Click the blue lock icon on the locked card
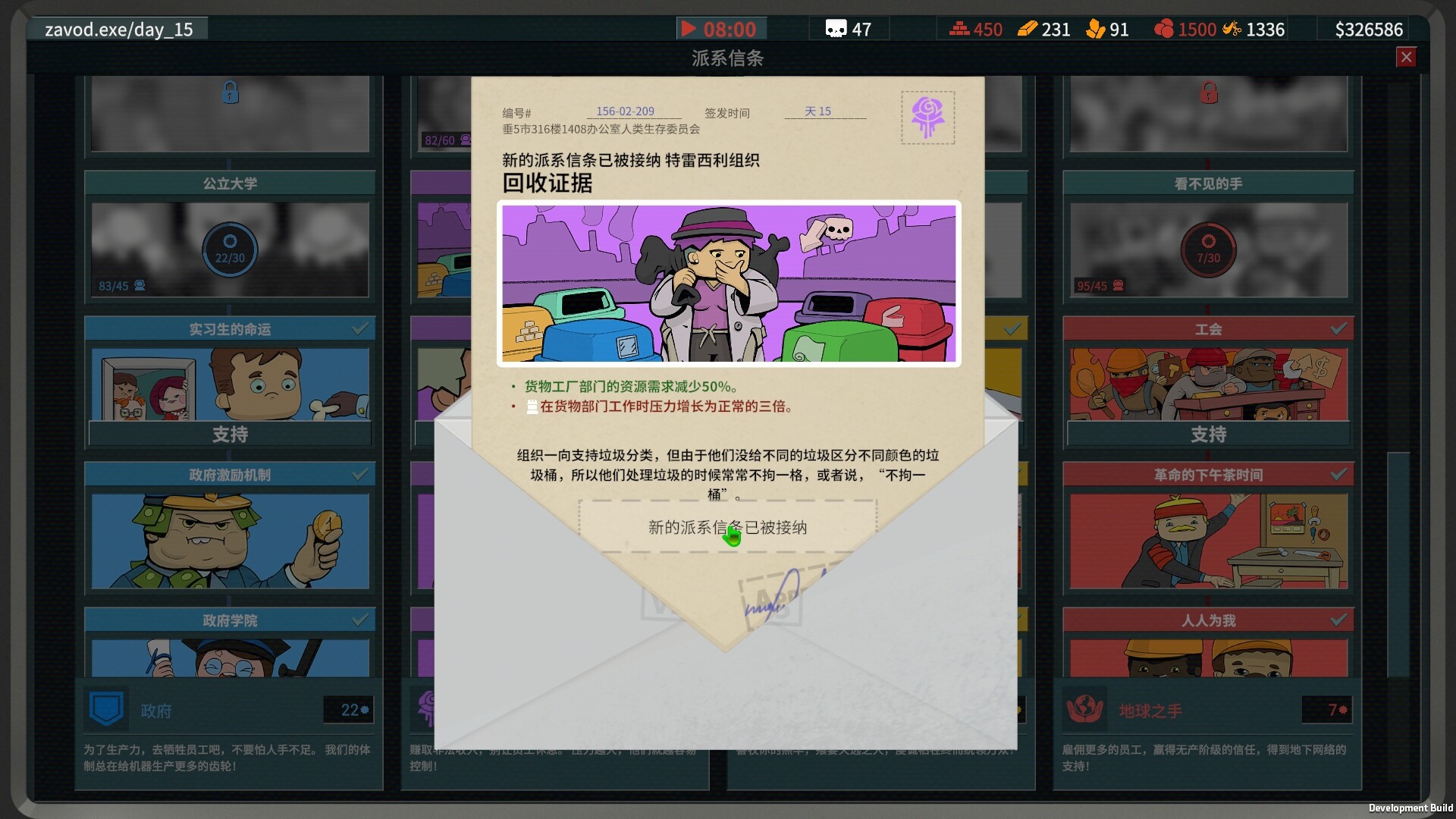 [230, 93]
